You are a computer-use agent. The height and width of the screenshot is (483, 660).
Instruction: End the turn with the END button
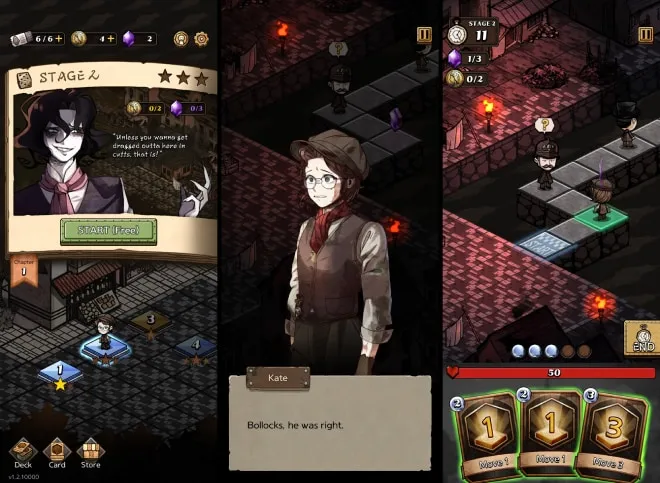[641, 338]
